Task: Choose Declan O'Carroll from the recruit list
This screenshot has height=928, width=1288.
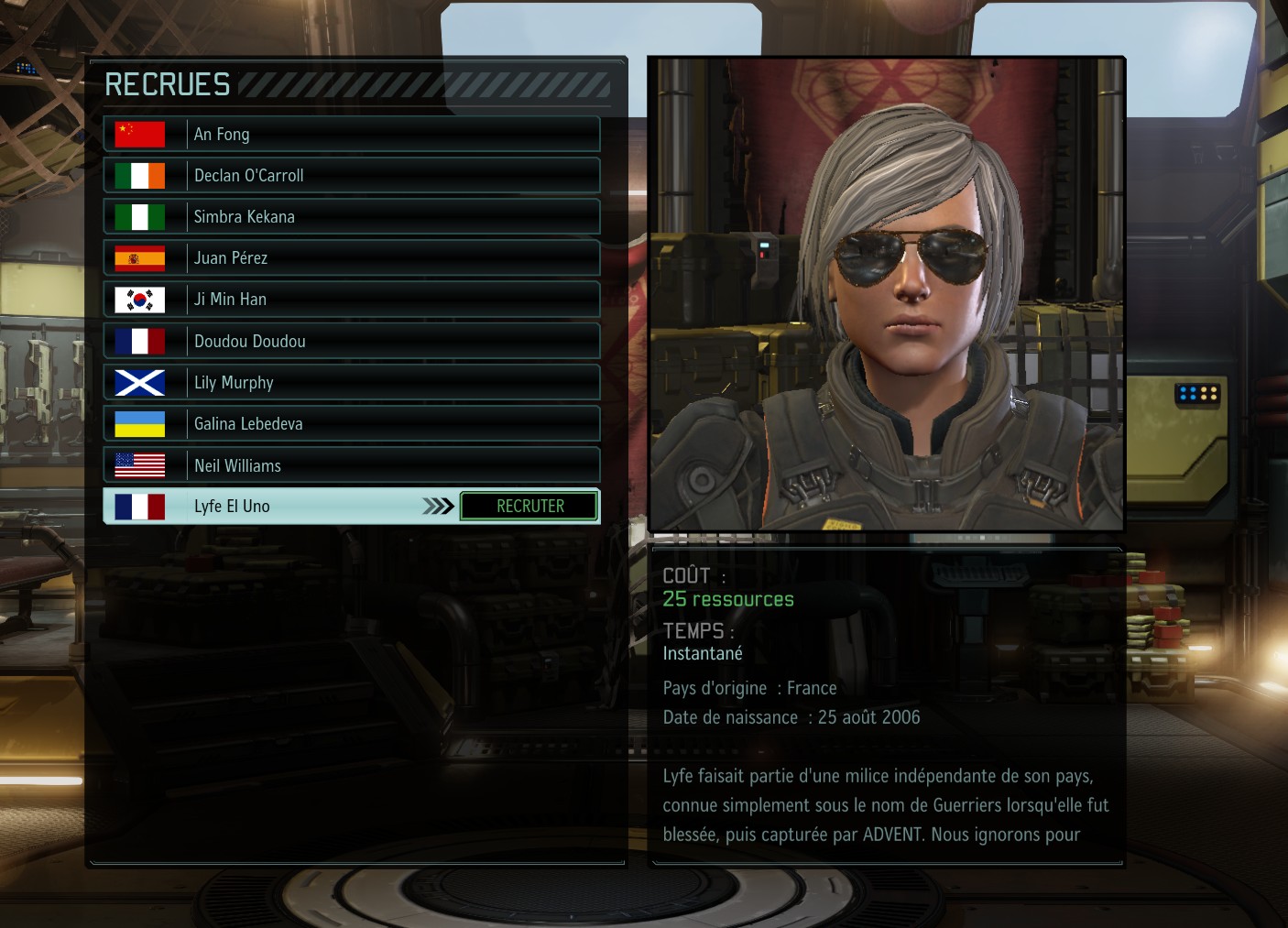Action: click(x=352, y=175)
